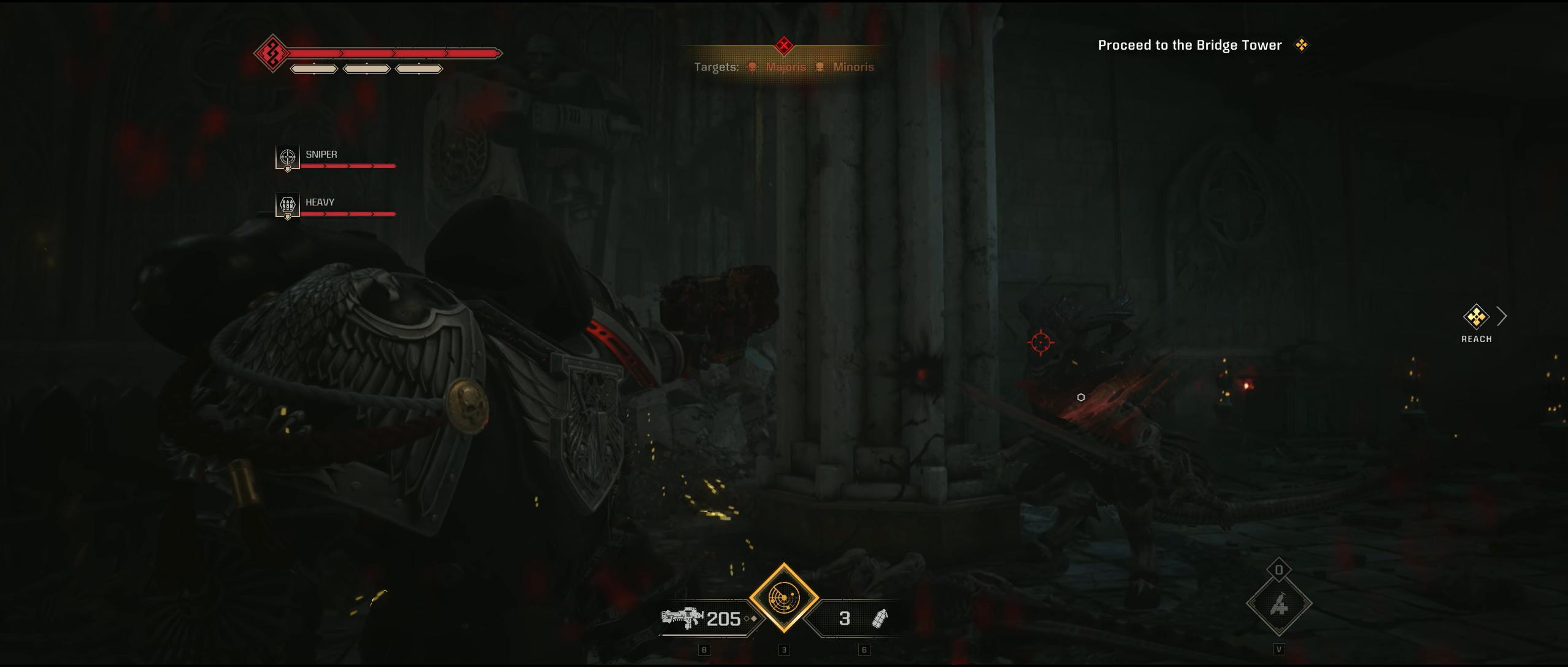Click the bolter weapon icon beside ammo count
Screen dimensions: 1568x667
(x=681, y=618)
